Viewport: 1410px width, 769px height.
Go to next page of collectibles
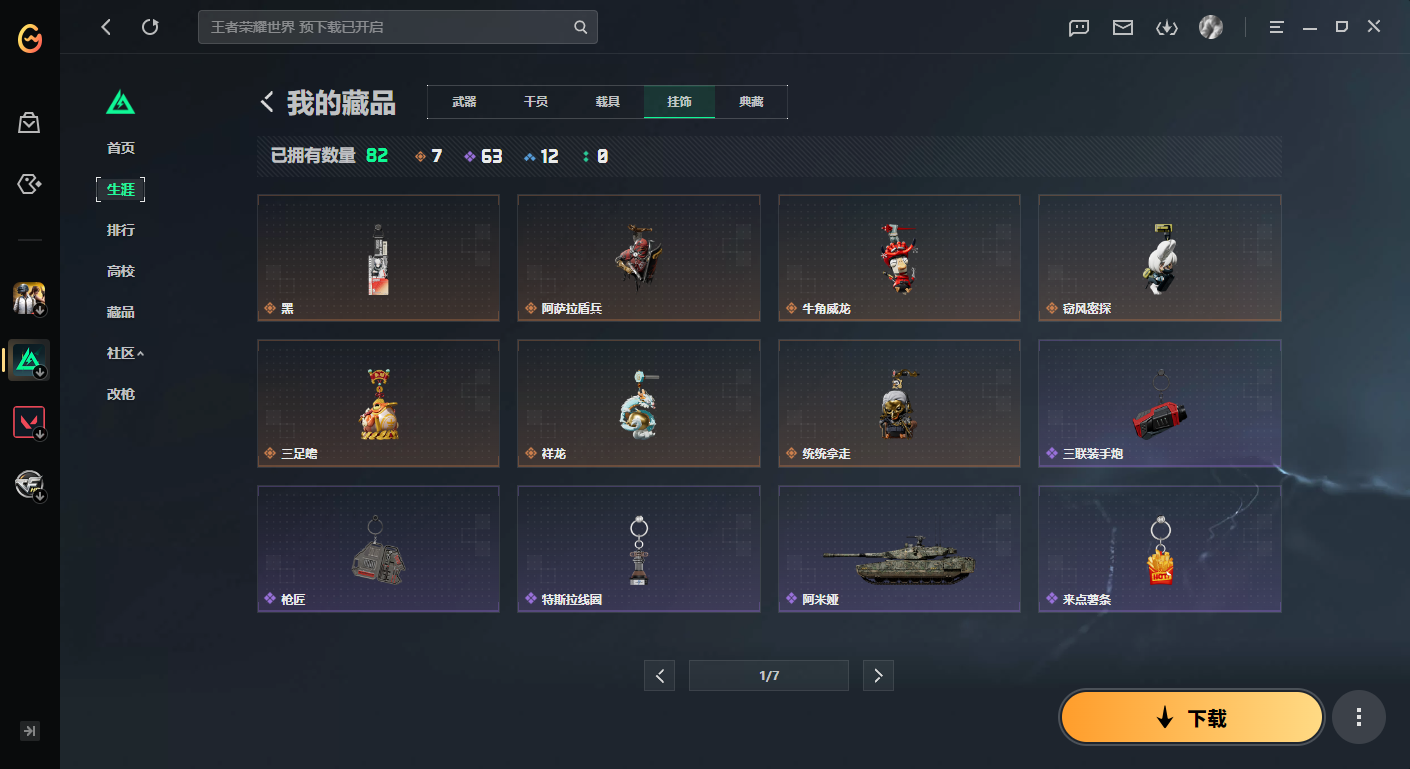878,675
